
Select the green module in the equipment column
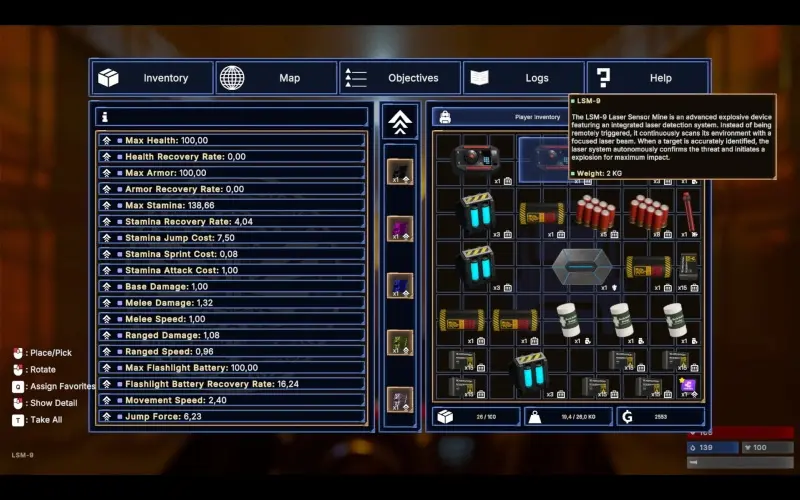(x=400, y=343)
